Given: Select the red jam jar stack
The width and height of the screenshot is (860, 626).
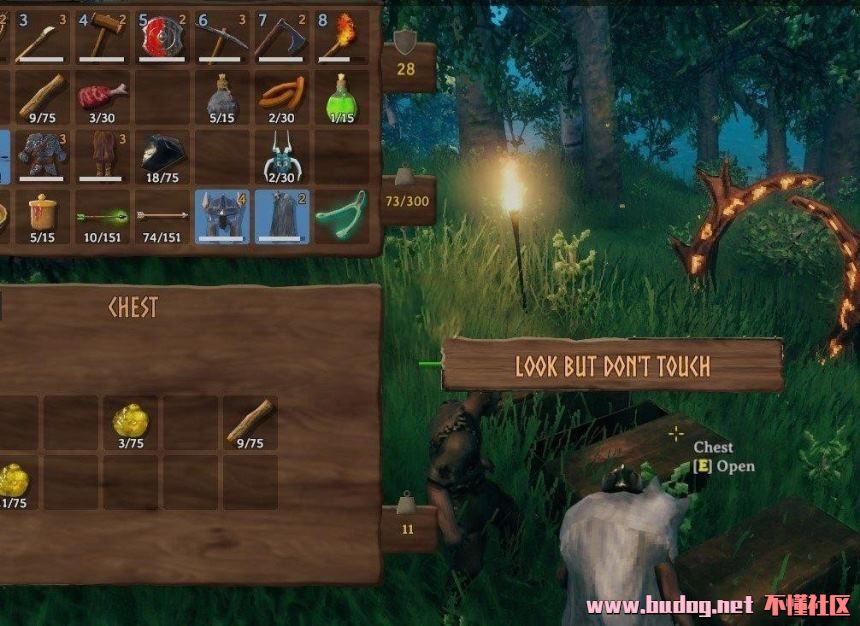Looking at the screenshot, I should tap(42, 215).
